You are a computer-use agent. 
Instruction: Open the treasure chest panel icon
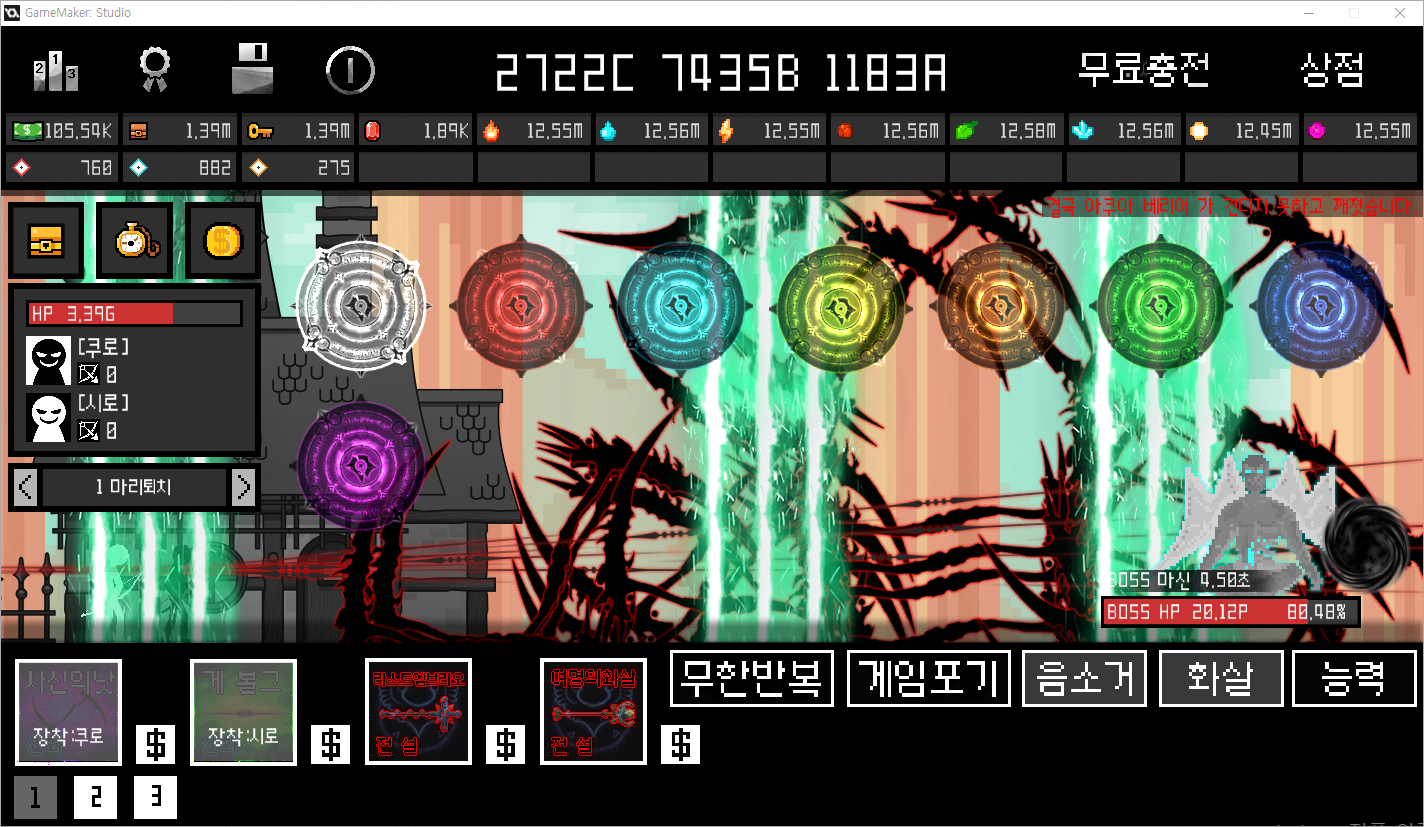click(x=46, y=240)
